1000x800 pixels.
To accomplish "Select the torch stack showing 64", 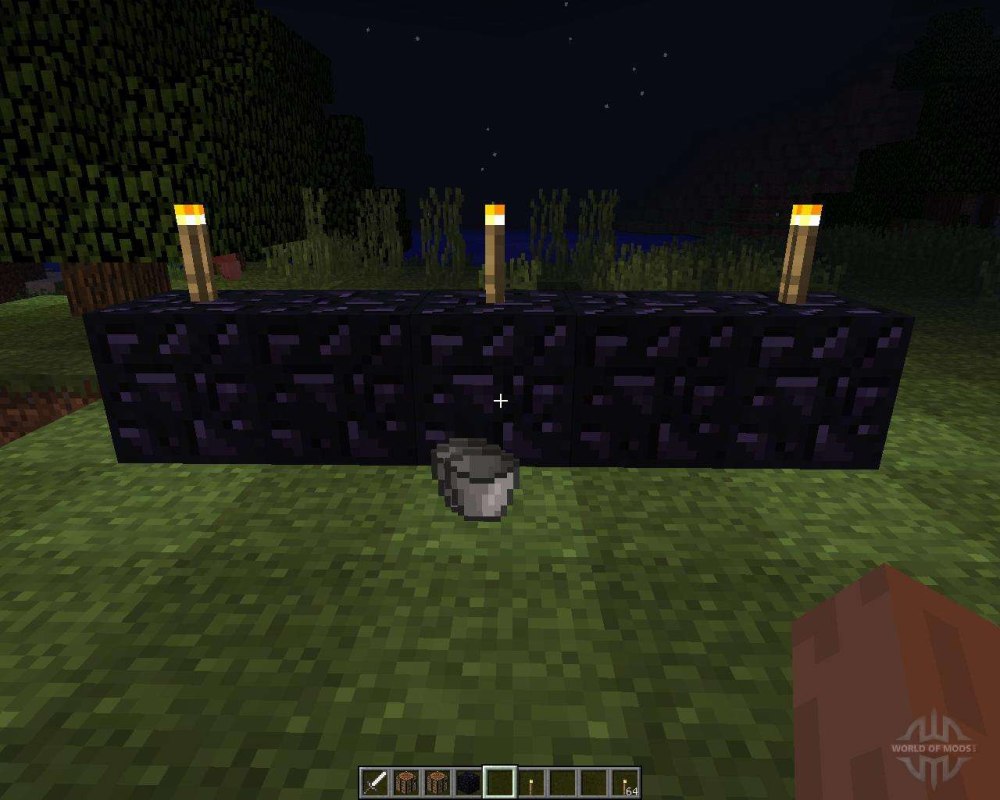I will pyautogui.click(x=624, y=782).
